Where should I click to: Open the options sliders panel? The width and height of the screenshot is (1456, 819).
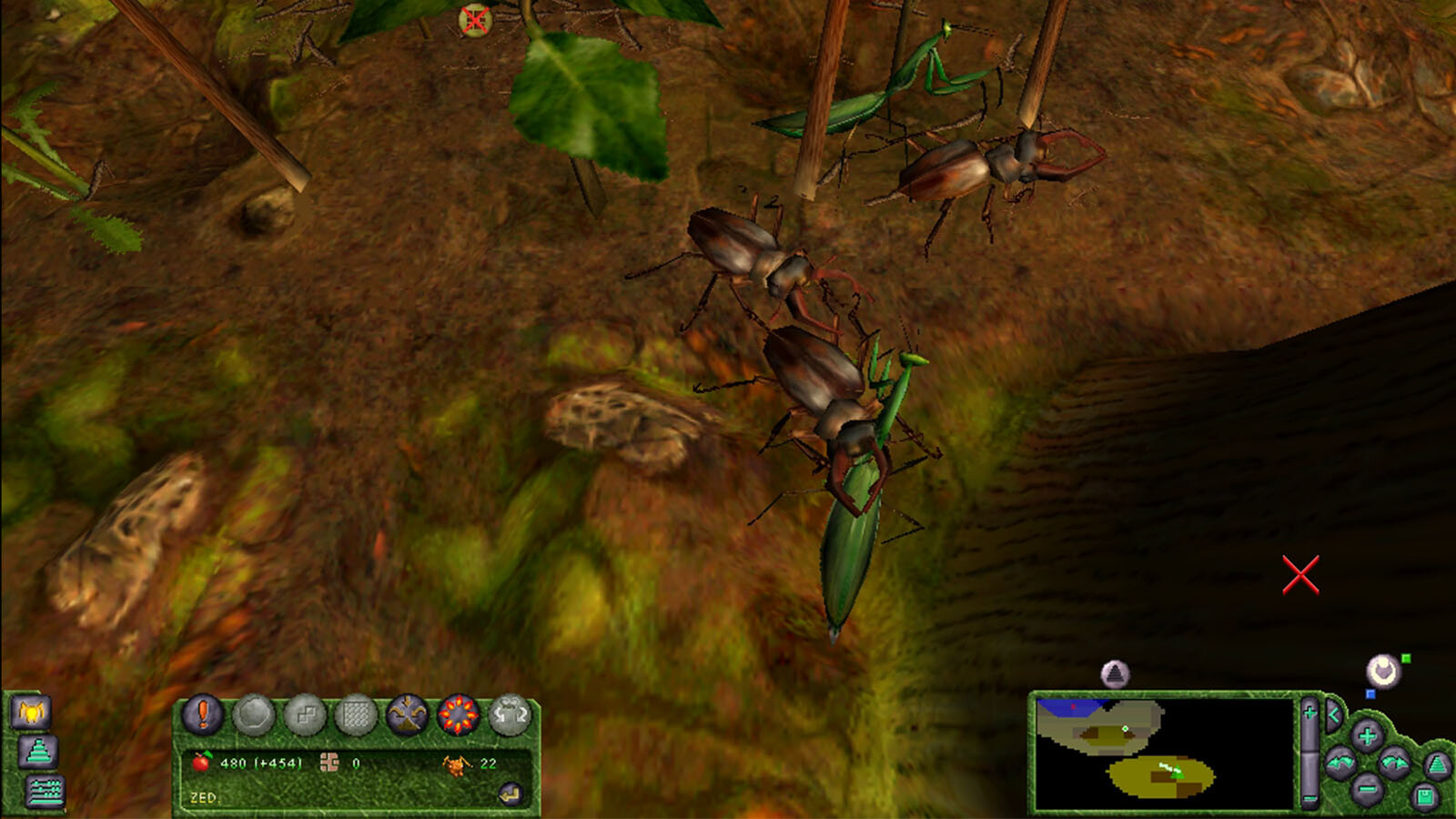click(45, 792)
